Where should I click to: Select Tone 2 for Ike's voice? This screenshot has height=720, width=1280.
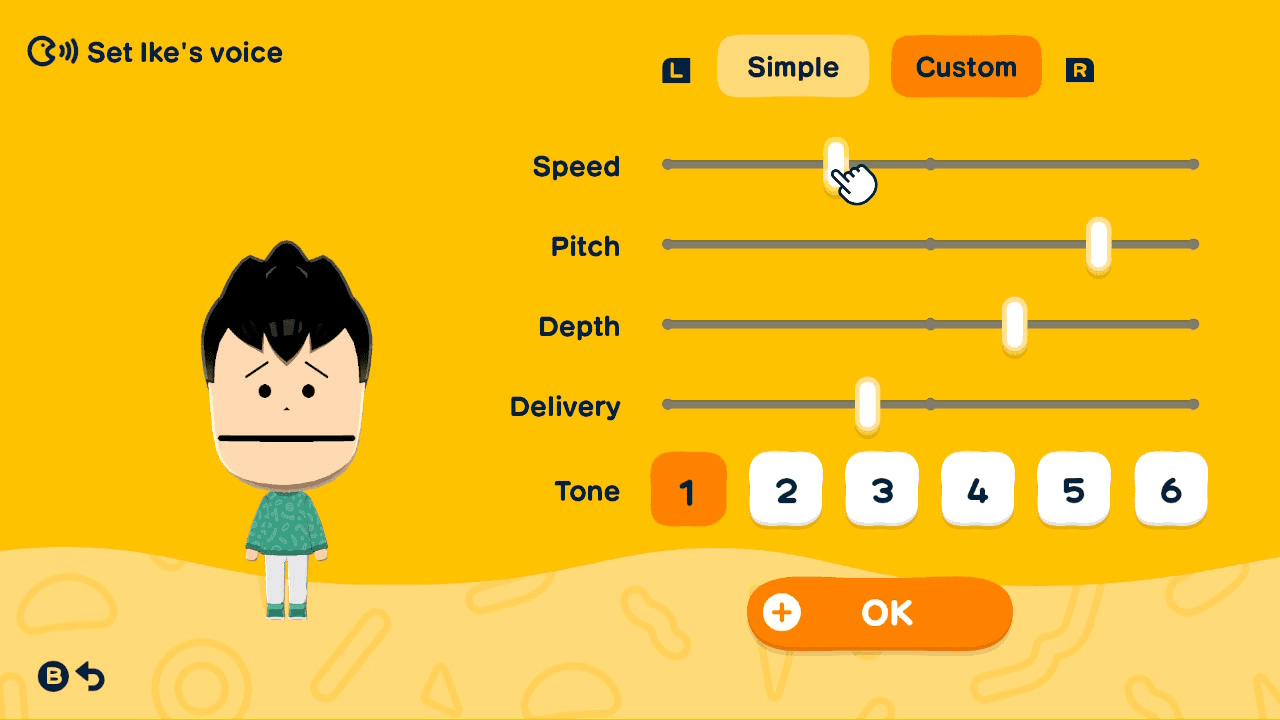(785, 489)
